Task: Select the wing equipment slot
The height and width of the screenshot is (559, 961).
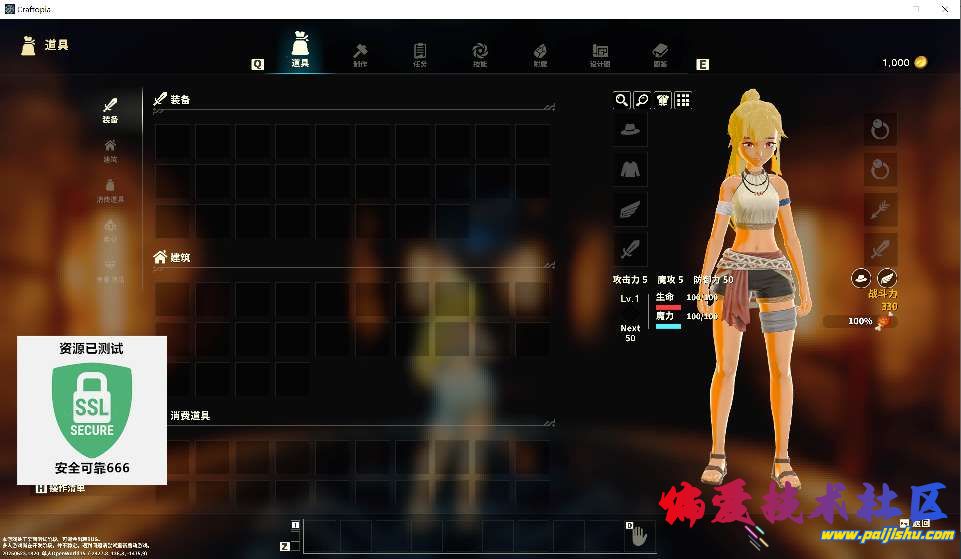Action: pyautogui.click(x=630, y=209)
